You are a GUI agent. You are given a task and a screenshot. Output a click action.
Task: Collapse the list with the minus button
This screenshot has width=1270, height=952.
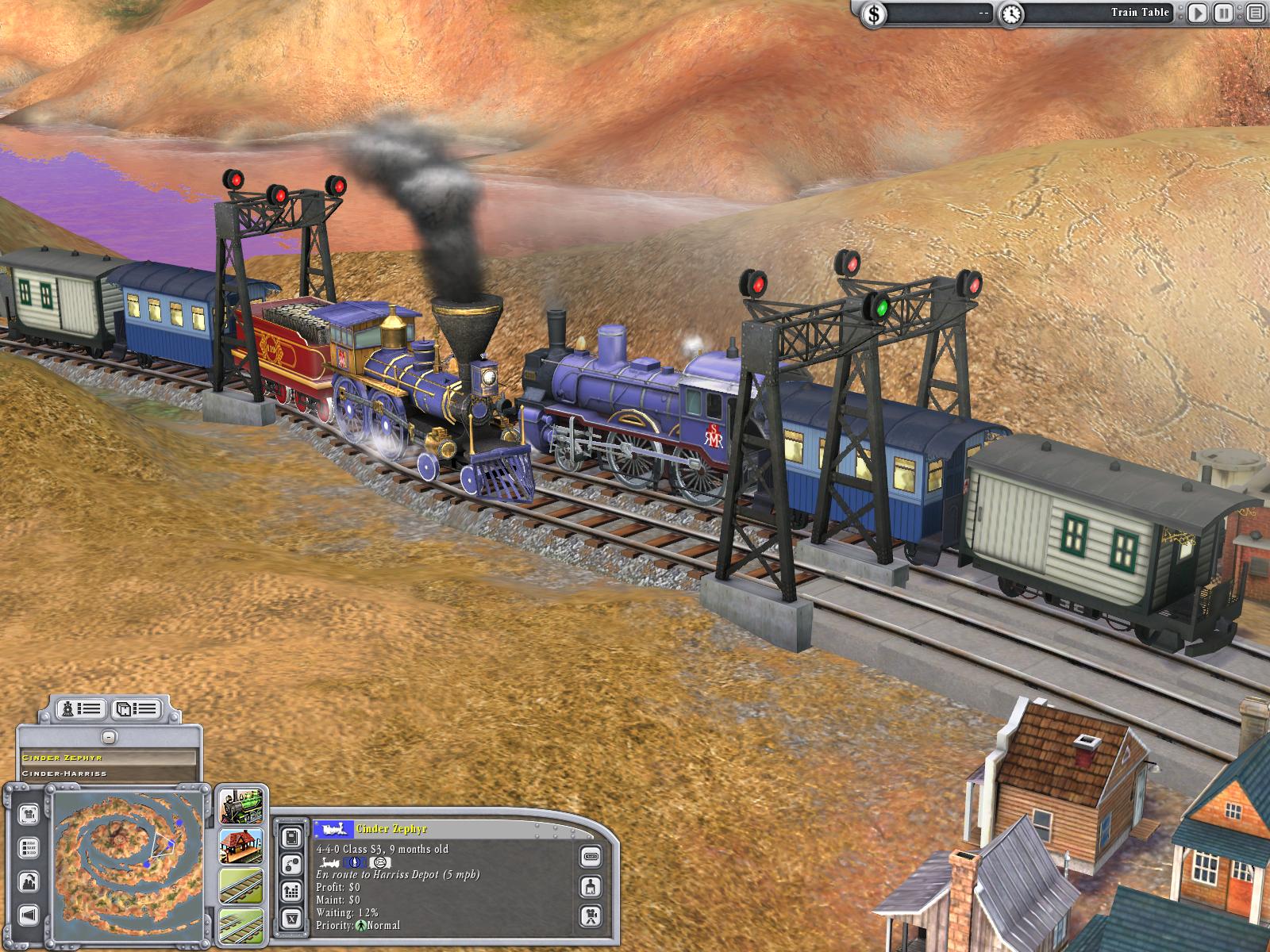[x=110, y=737]
